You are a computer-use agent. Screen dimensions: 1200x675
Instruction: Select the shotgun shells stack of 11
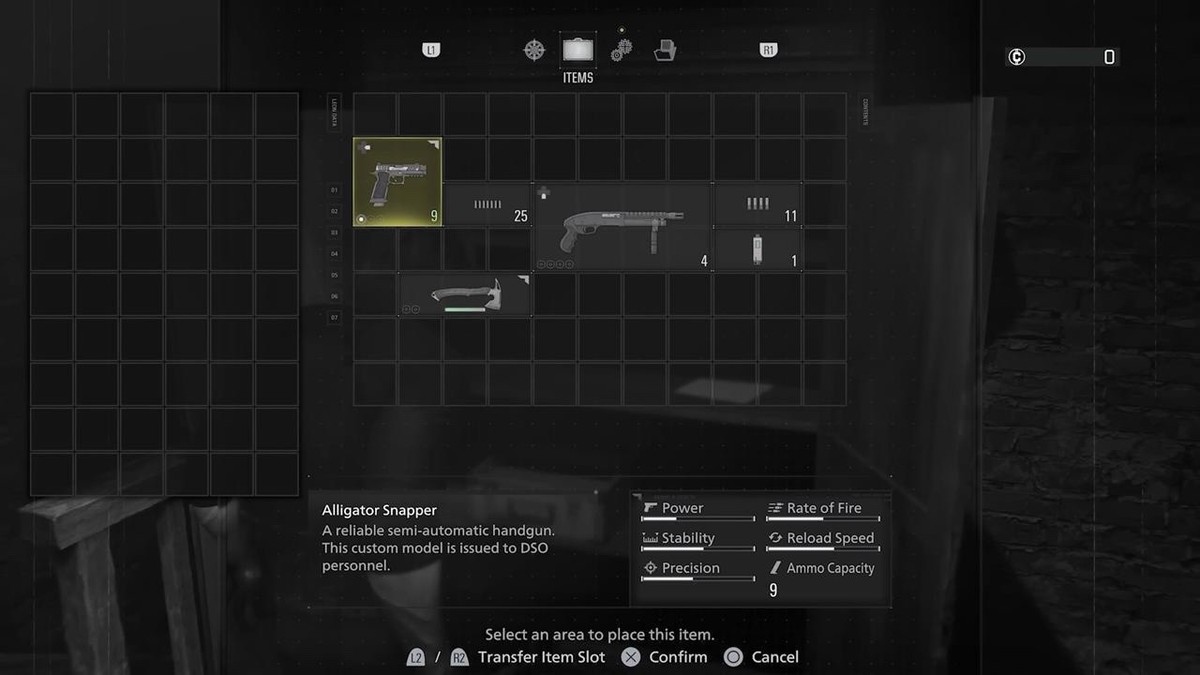(x=757, y=205)
